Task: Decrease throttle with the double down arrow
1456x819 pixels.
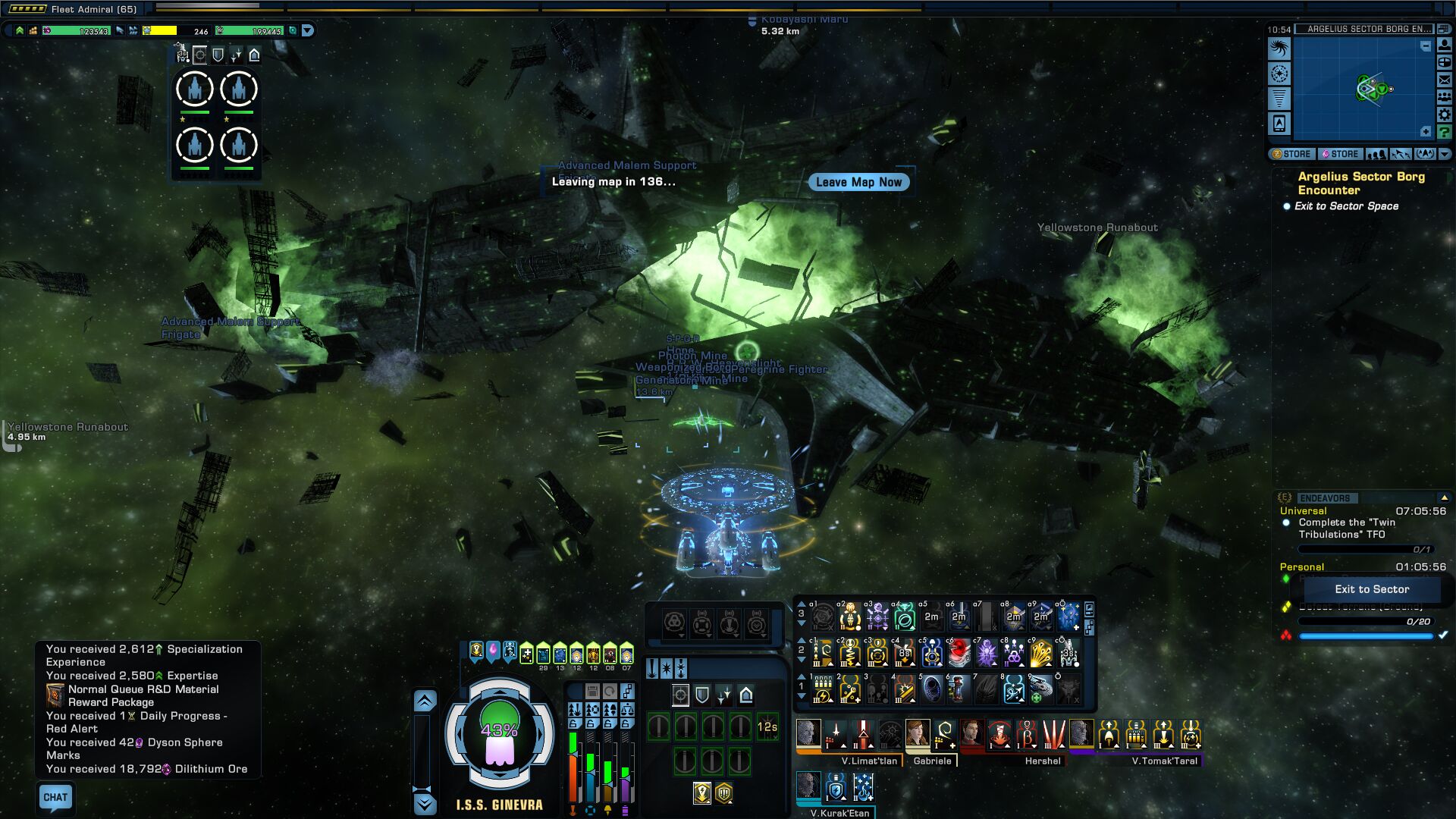Action: [x=425, y=804]
